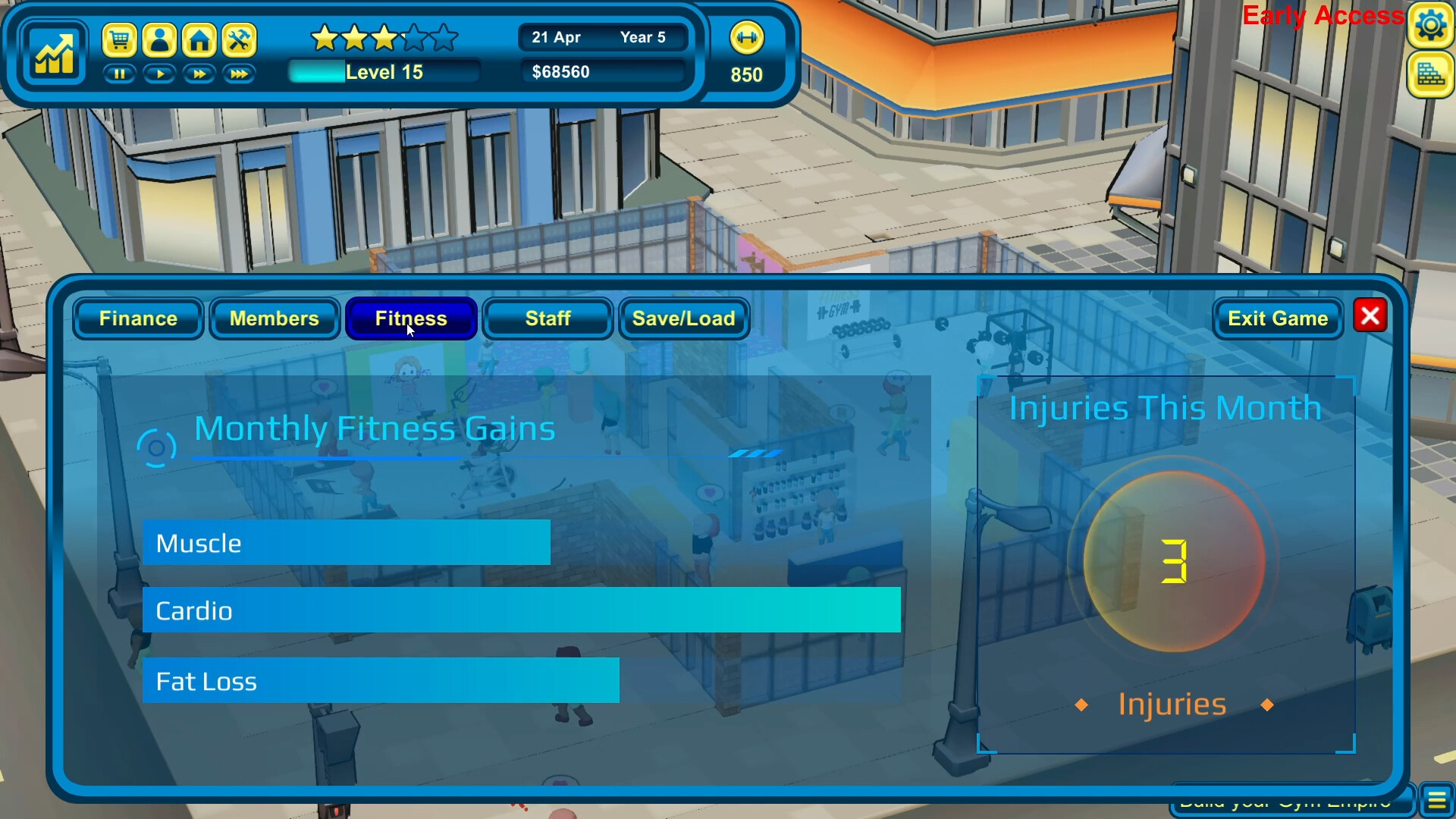Image resolution: width=1456 pixels, height=819 pixels.
Task: Click the person icon in the top toolbar
Action: click(160, 40)
